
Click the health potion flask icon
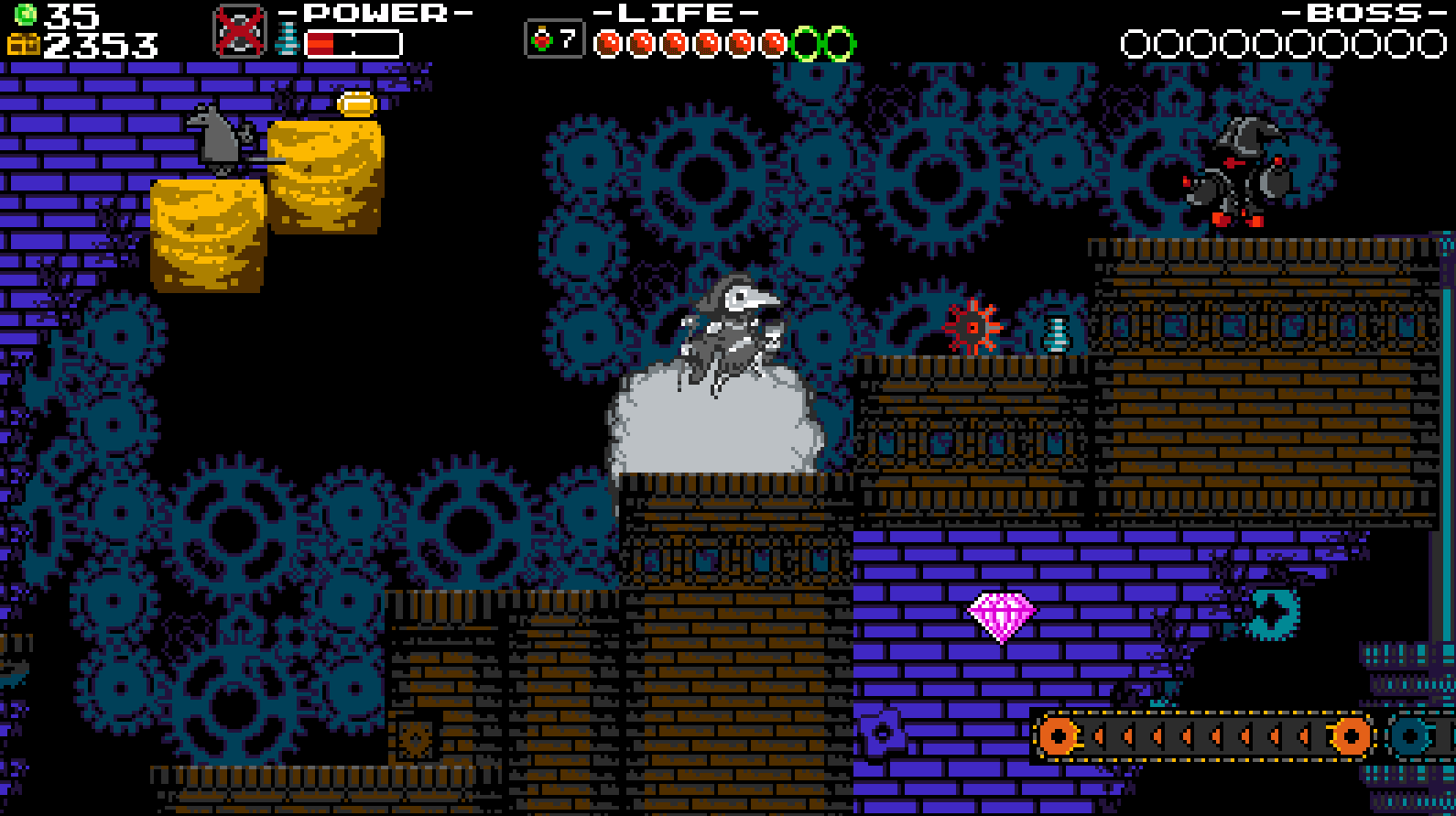click(x=542, y=39)
